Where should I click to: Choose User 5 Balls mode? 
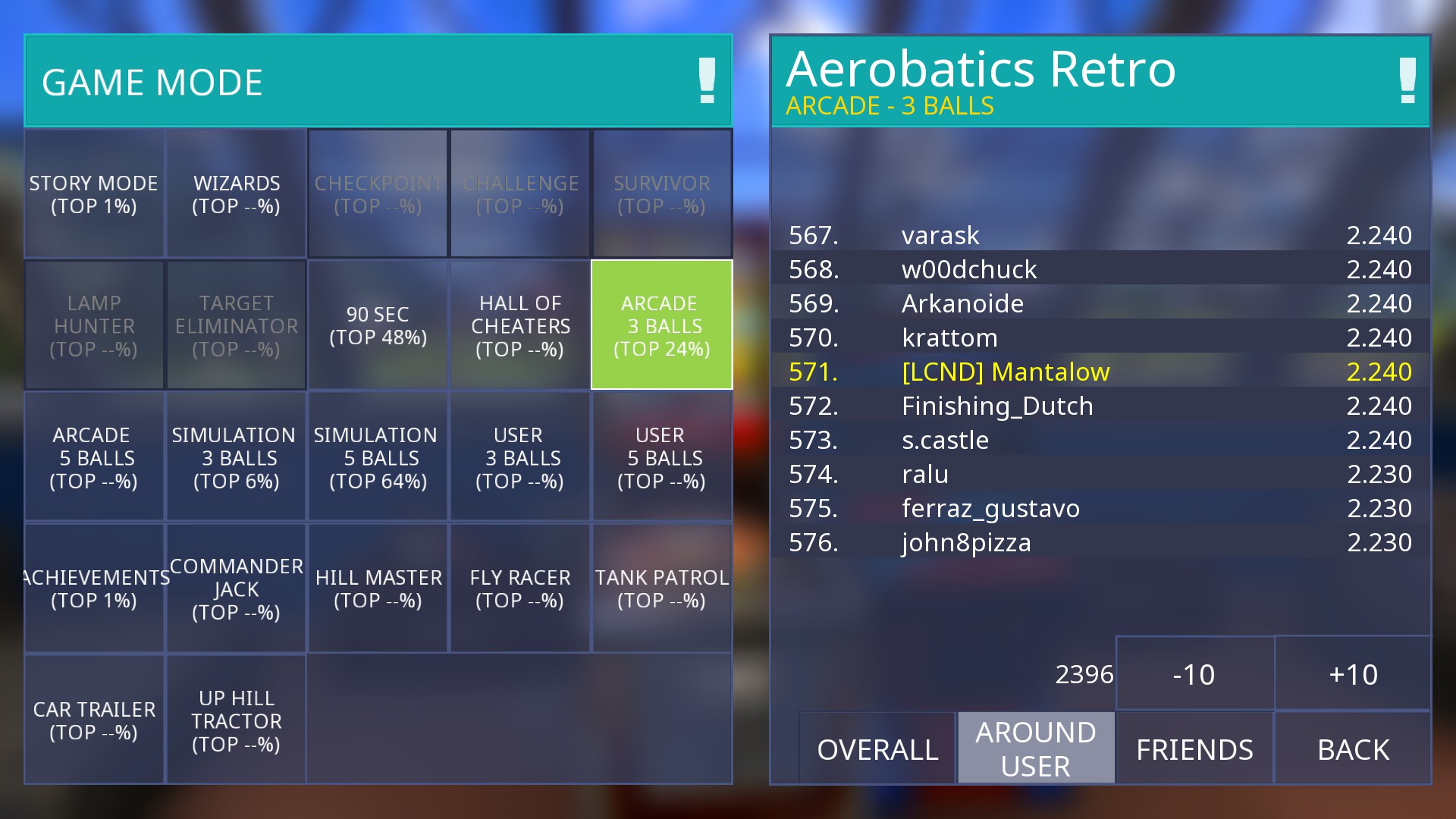(x=661, y=457)
